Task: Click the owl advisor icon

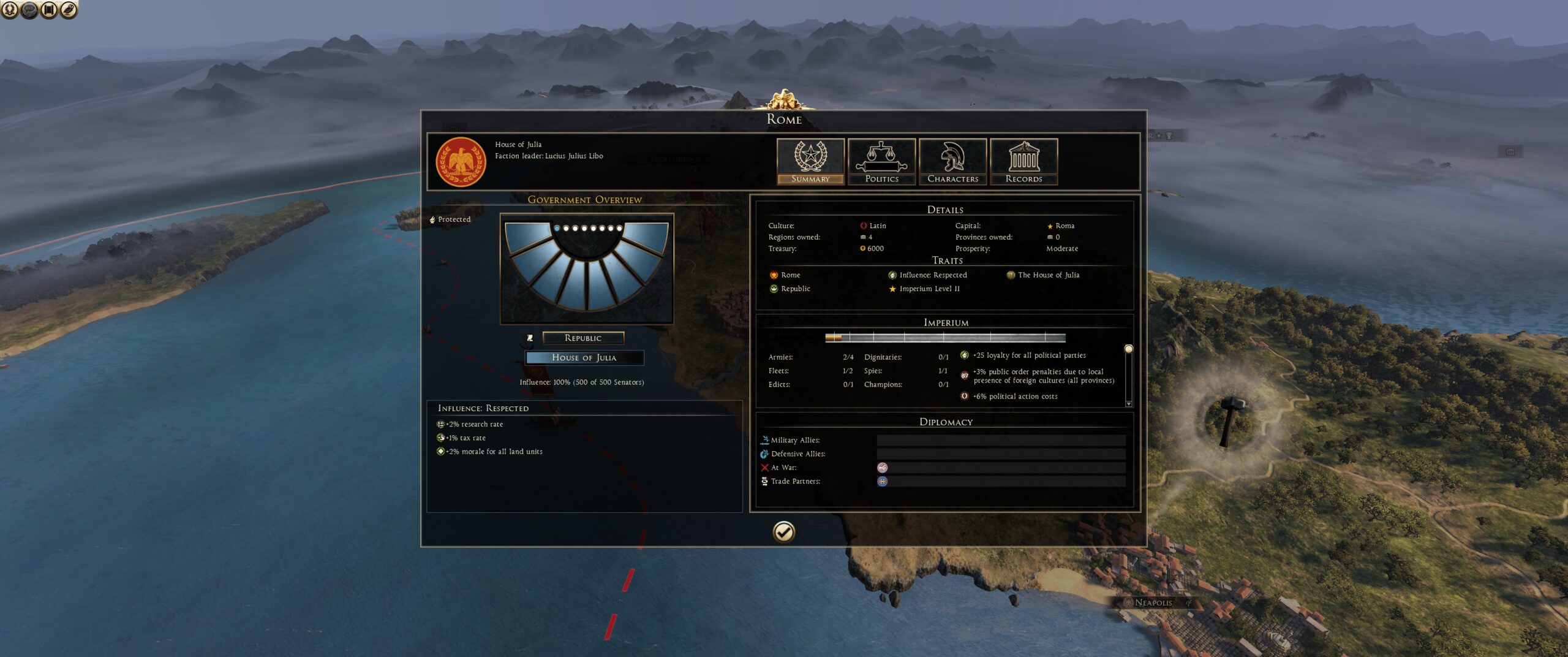Action: tap(69, 9)
